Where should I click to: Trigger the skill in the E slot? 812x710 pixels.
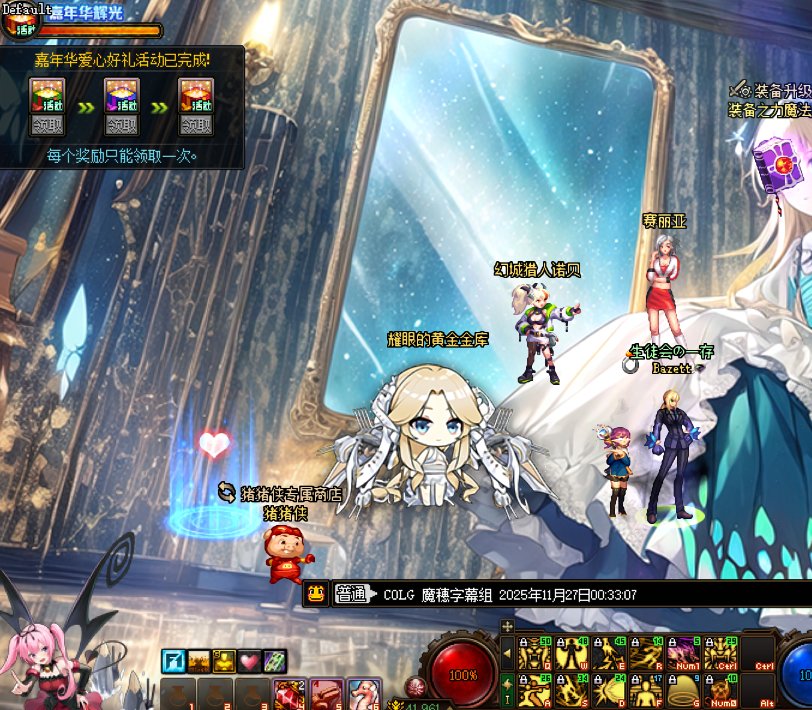608,653
